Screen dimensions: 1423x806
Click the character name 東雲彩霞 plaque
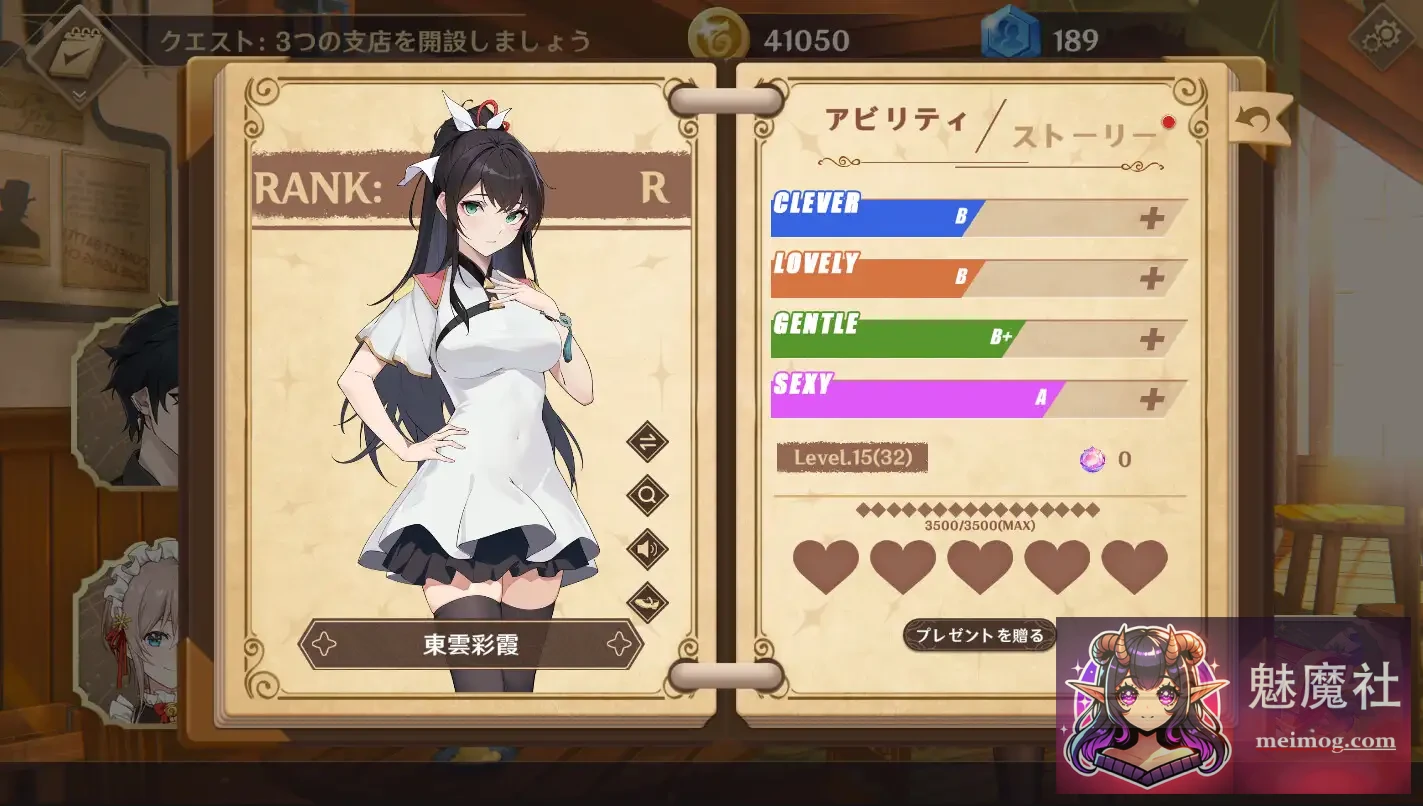pyautogui.click(x=470, y=646)
